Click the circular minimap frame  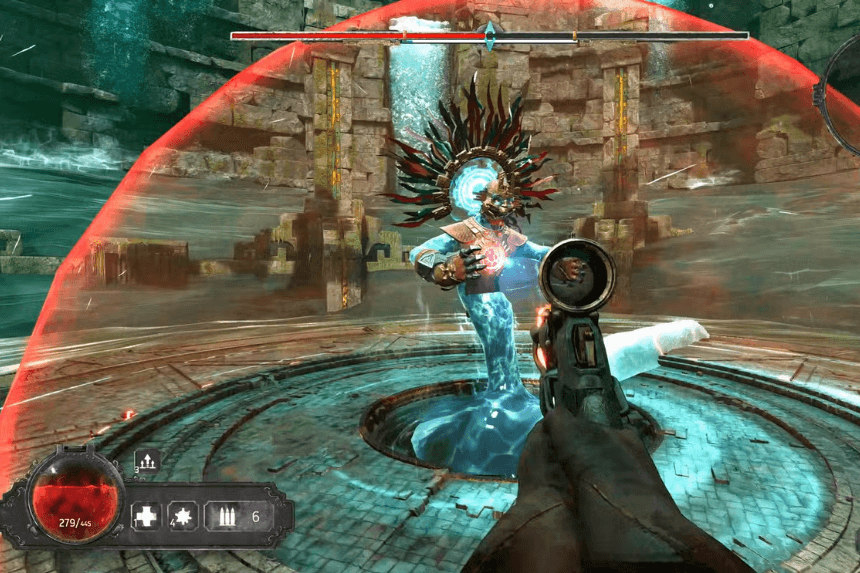(x=840, y=88)
